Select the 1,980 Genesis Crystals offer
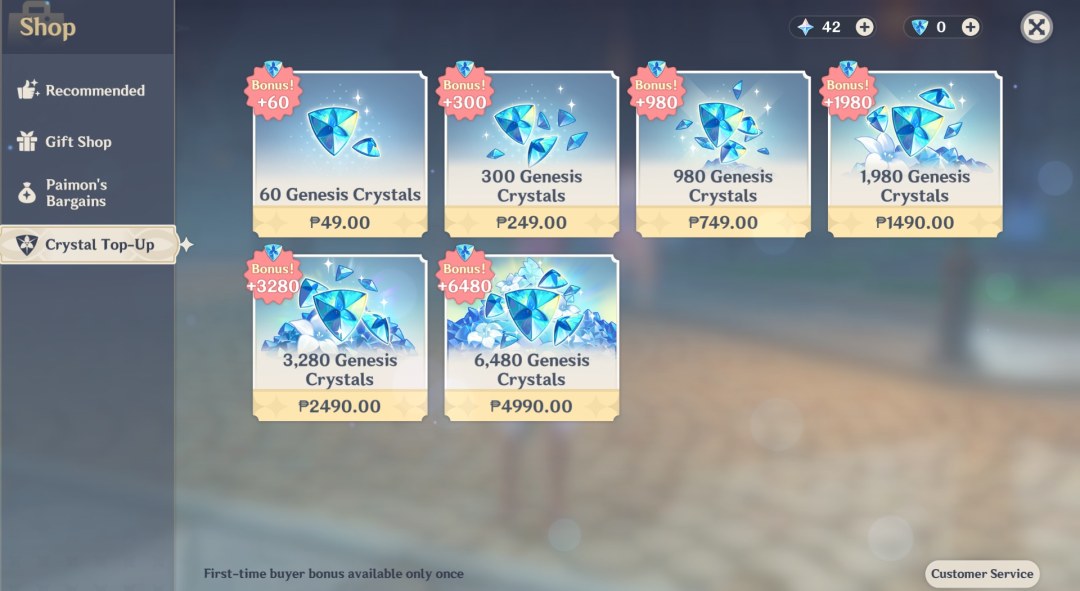Screen dimensions: 1080x591 click(x=915, y=154)
